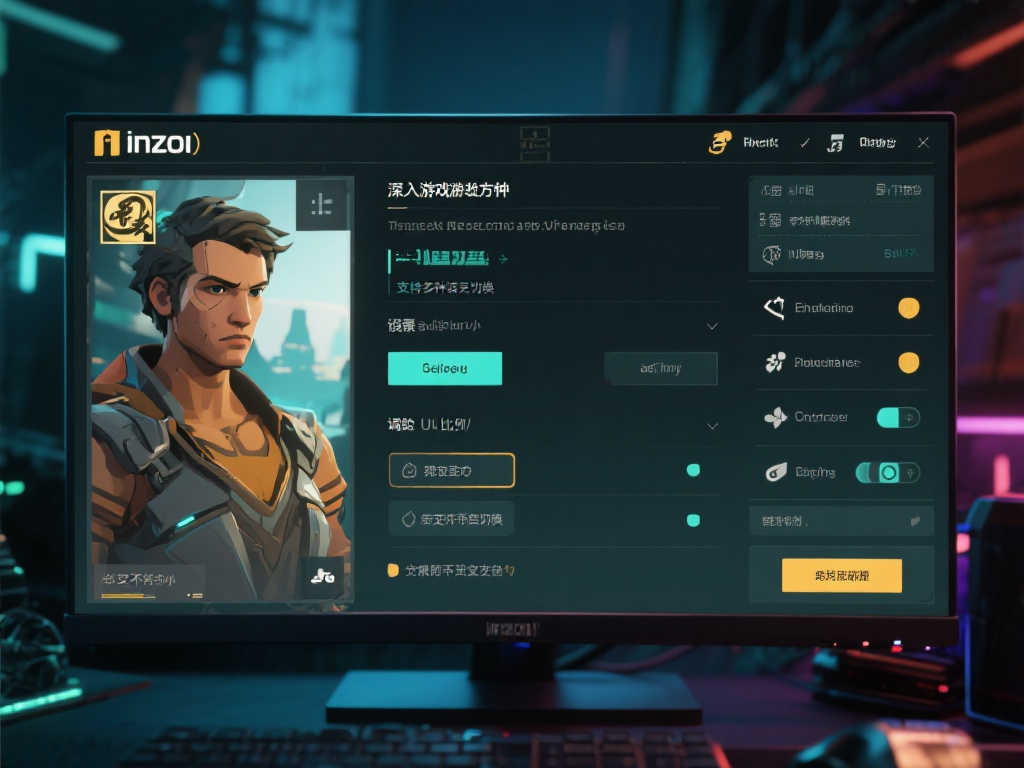Select the yellow-outlined option button
The image size is (1024, 768).
point(451,470)
